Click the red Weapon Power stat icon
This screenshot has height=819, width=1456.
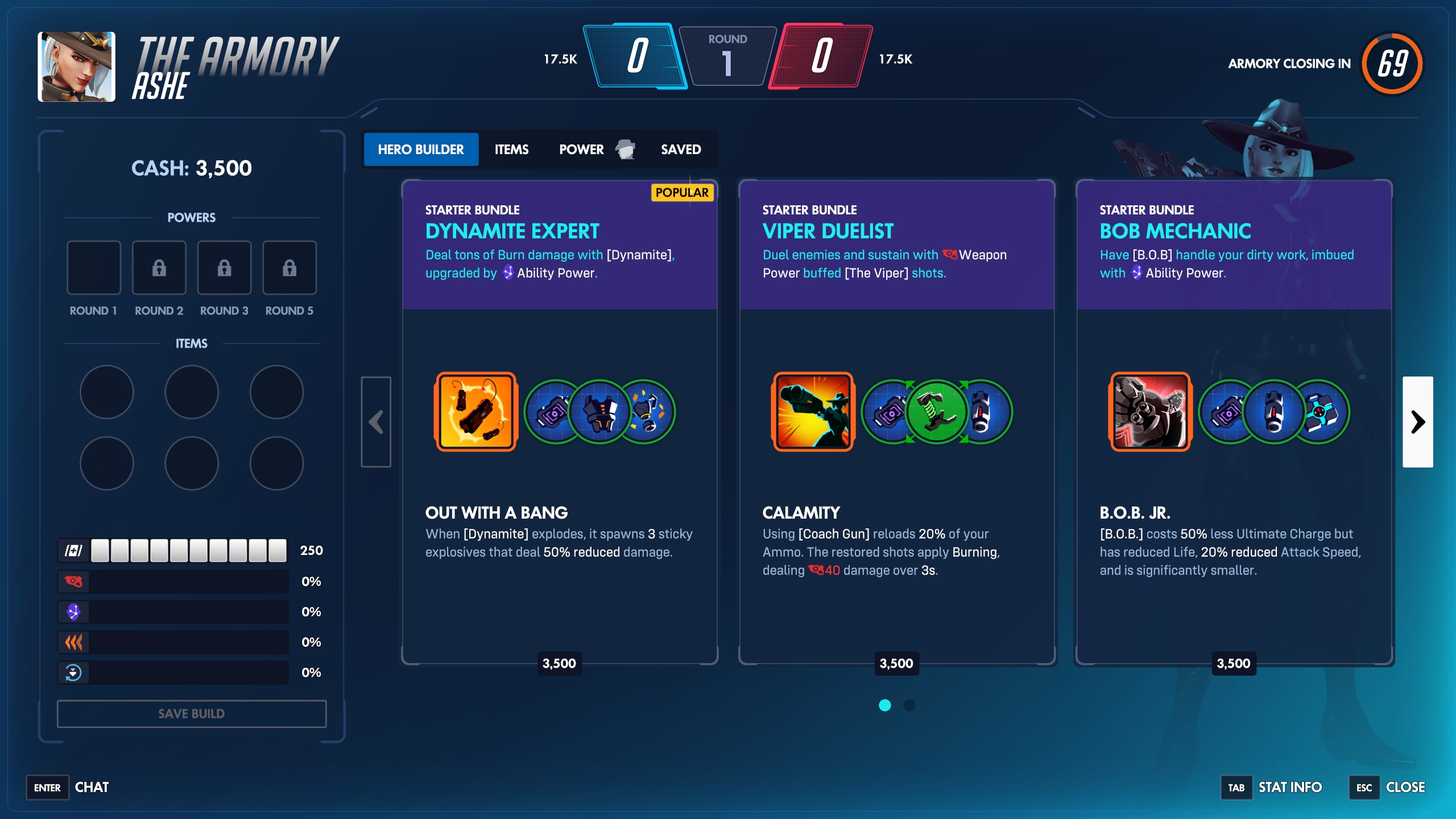[x=73, y=581]
